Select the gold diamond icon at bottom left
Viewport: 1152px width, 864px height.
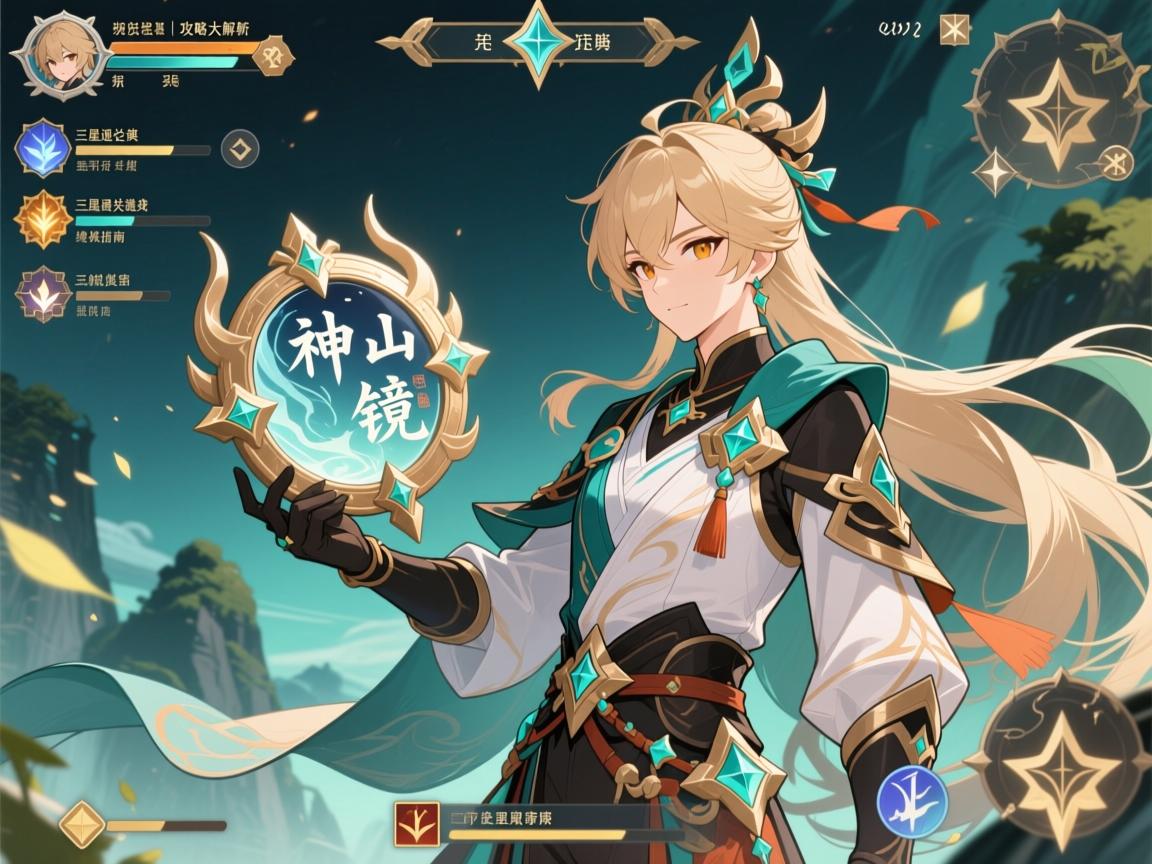(82, 824)
